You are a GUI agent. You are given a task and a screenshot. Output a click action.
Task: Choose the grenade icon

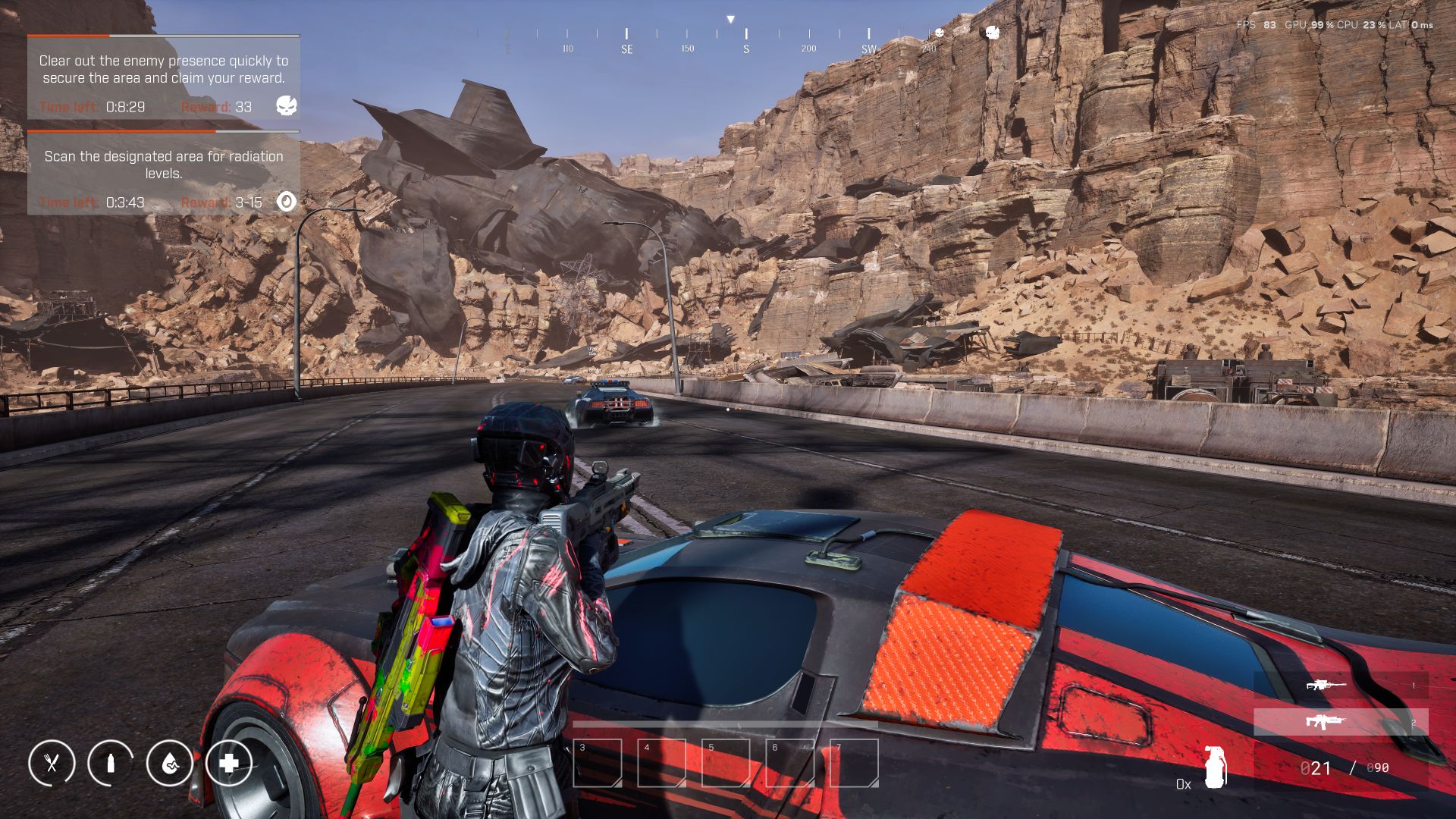(1214, 767)
